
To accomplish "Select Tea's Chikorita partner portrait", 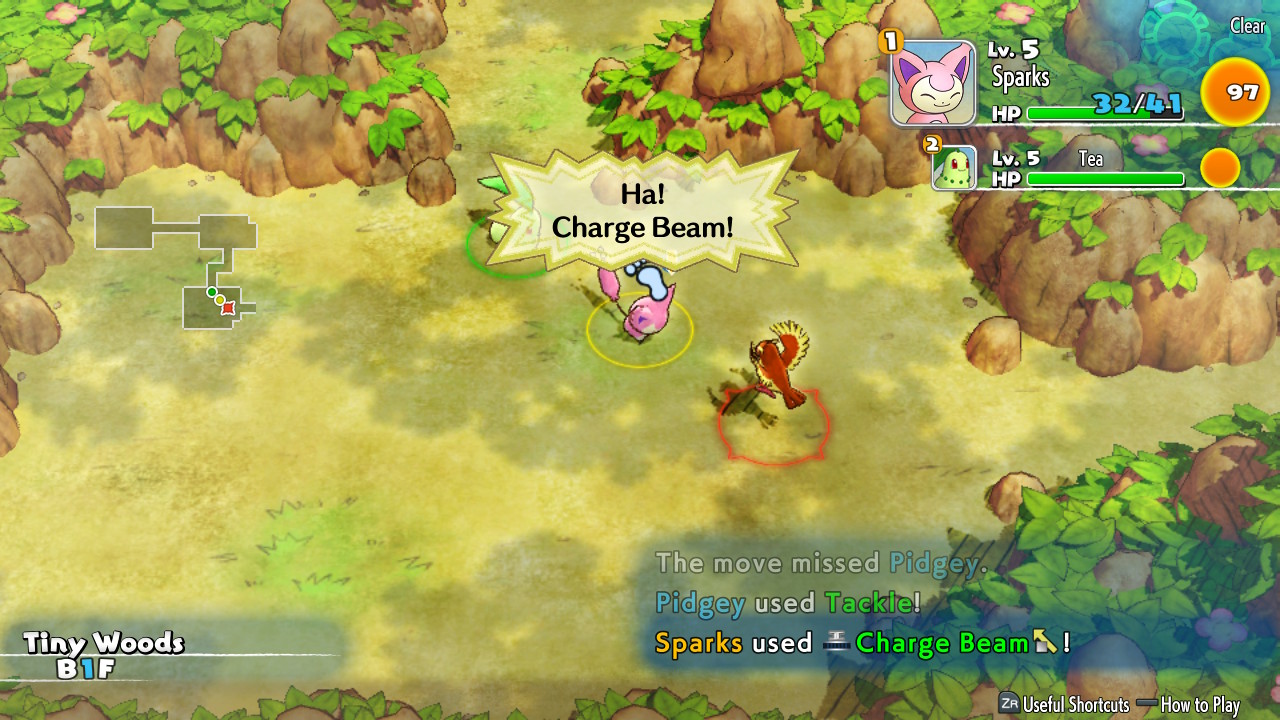I will coord(954,168).
